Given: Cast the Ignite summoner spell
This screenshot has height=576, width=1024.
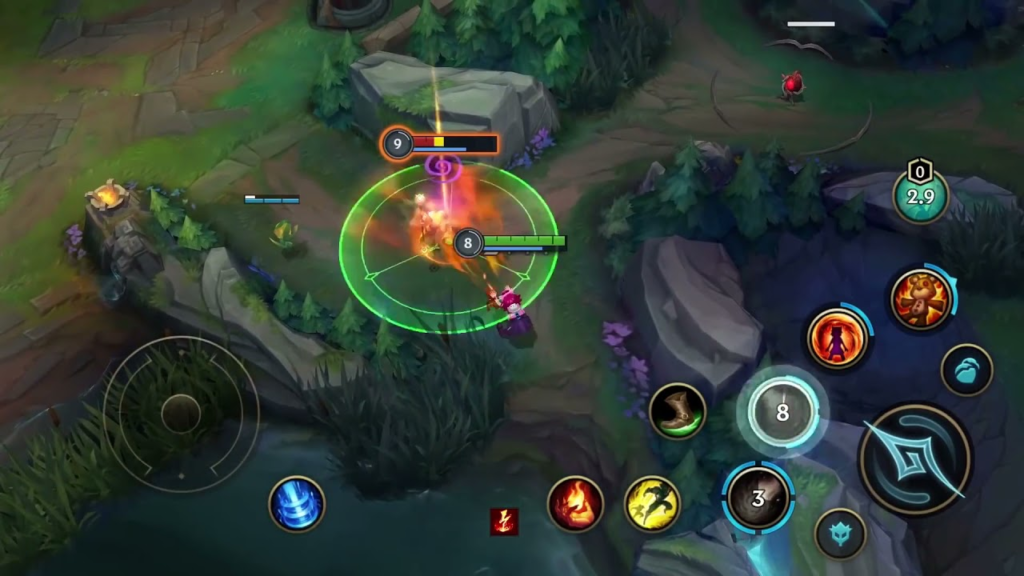Looking at the screenshot, I should pos(575,504).
